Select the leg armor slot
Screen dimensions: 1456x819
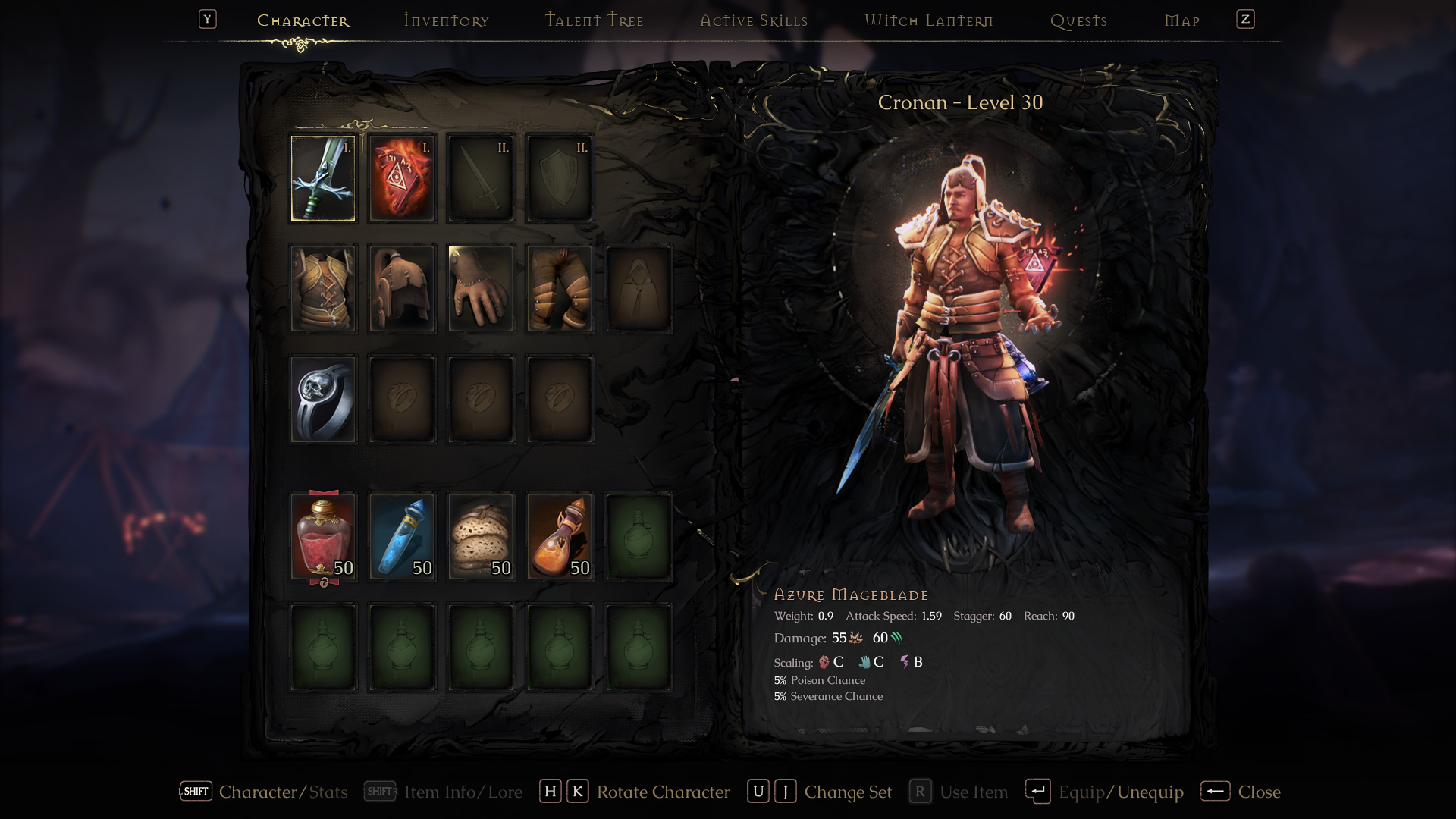(x=559, y=288)
